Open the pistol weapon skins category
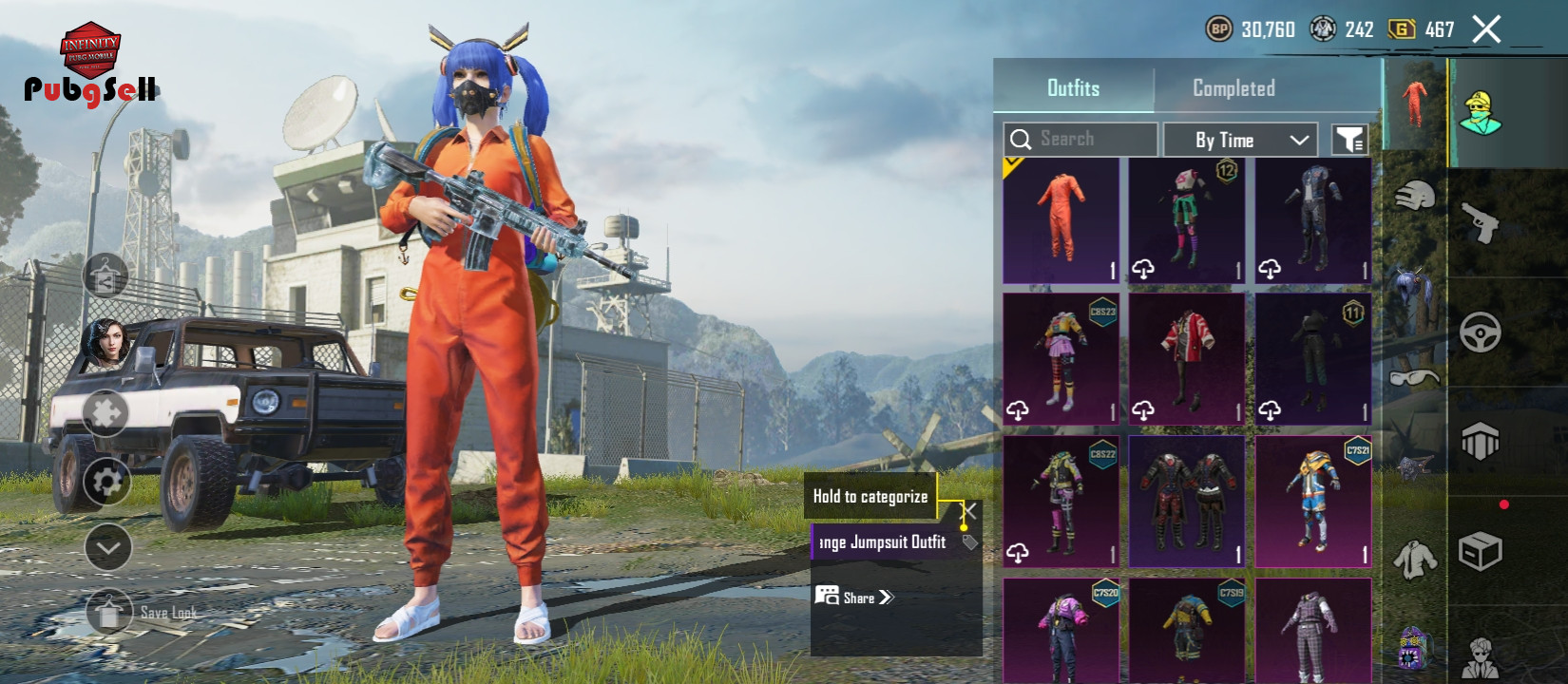1568x684 pixels. (1480, 222)
